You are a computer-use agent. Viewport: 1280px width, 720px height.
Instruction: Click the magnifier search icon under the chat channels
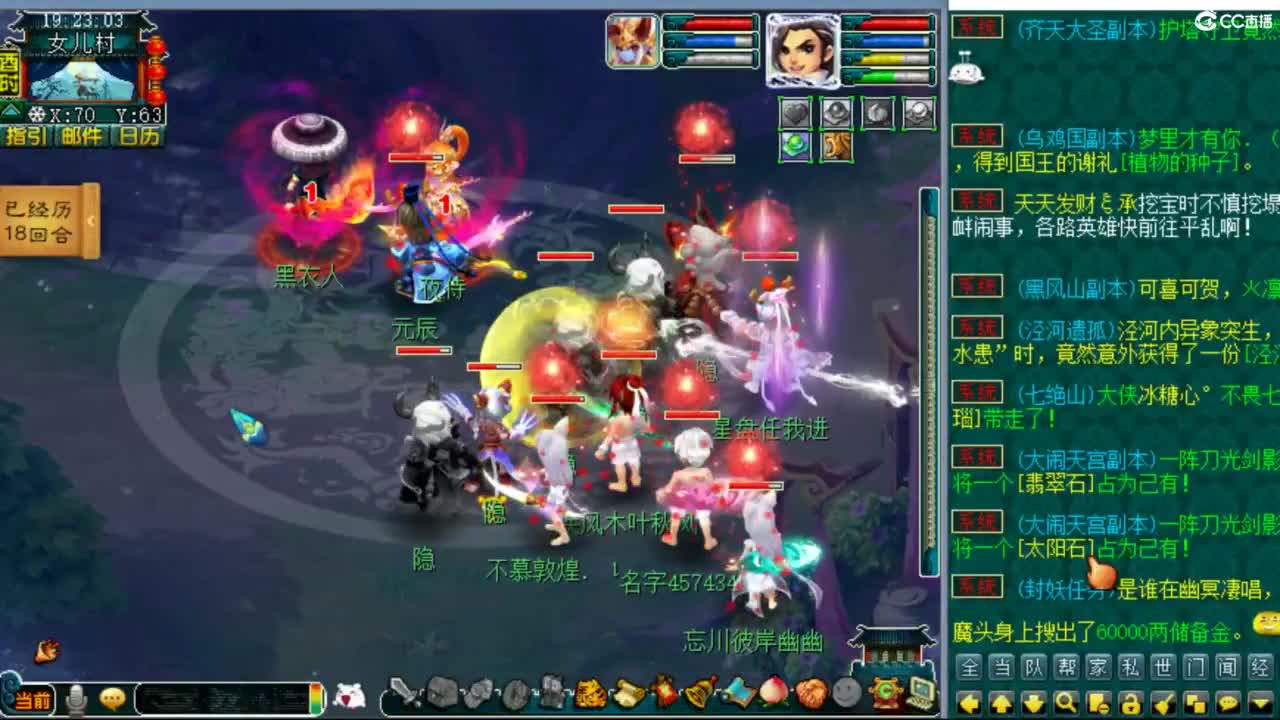tap(1065, 701)
